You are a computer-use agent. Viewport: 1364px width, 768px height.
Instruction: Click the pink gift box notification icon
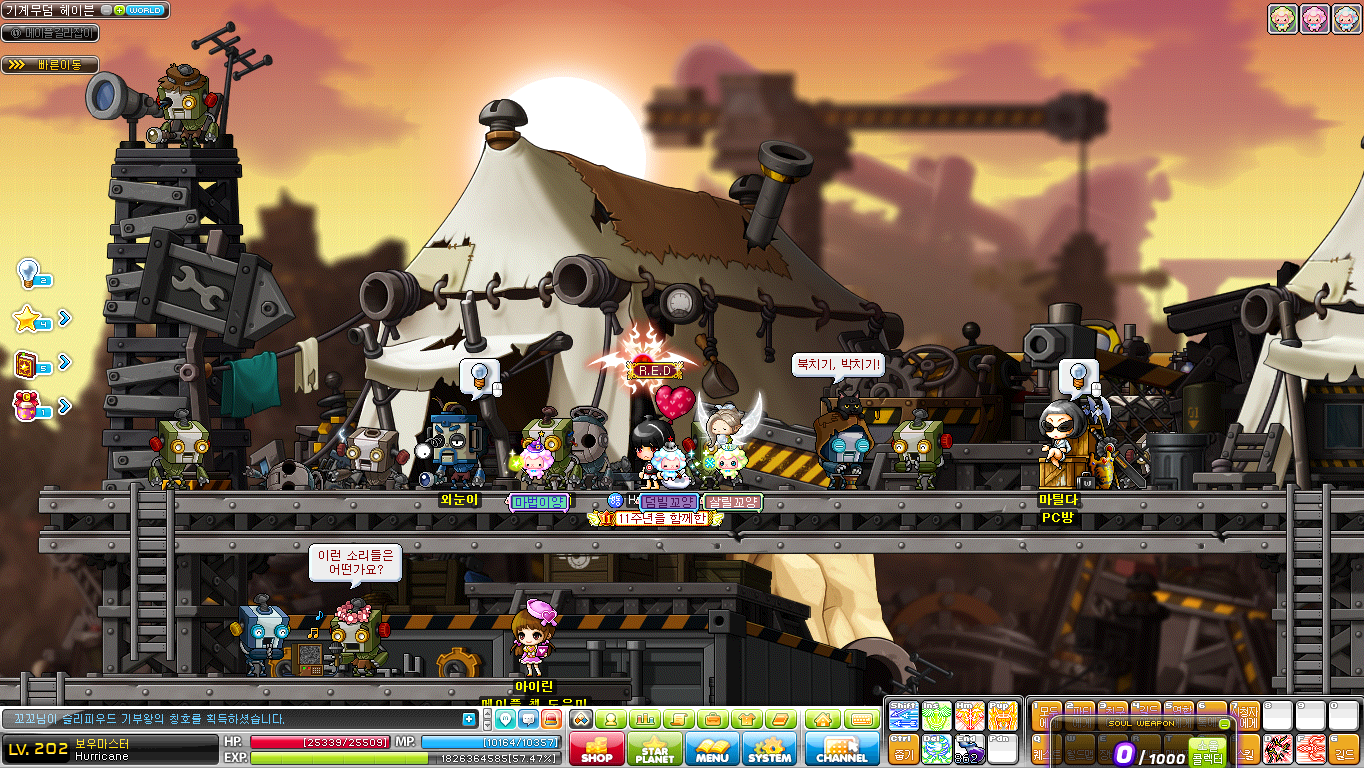click(x=28, y=405)
